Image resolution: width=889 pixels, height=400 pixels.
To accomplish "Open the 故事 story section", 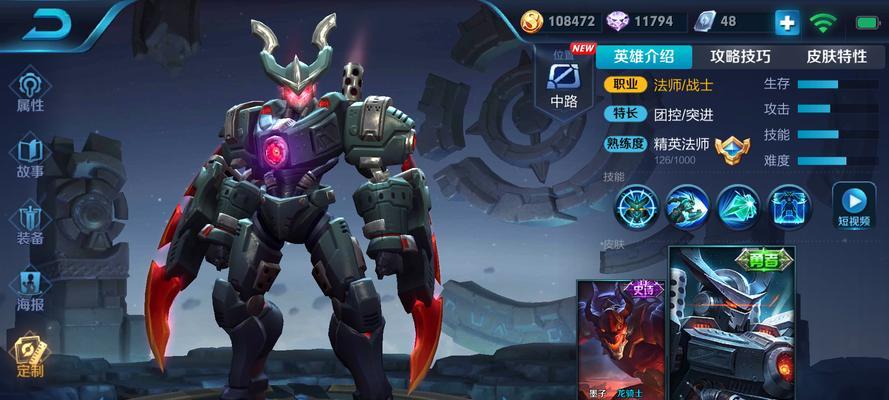I will 30,157.
